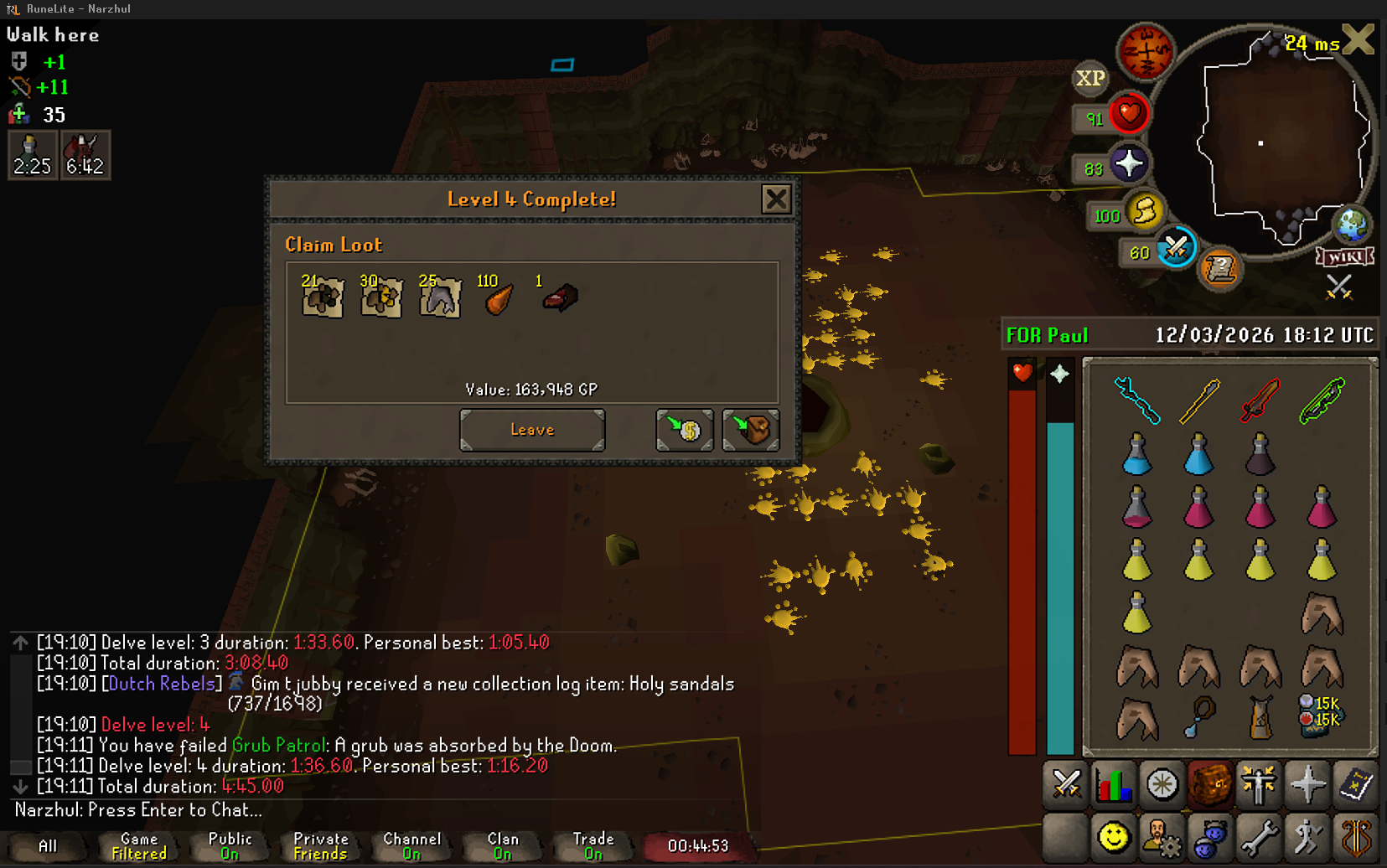Switch to the Game chat tab

[x=139, y=846]
